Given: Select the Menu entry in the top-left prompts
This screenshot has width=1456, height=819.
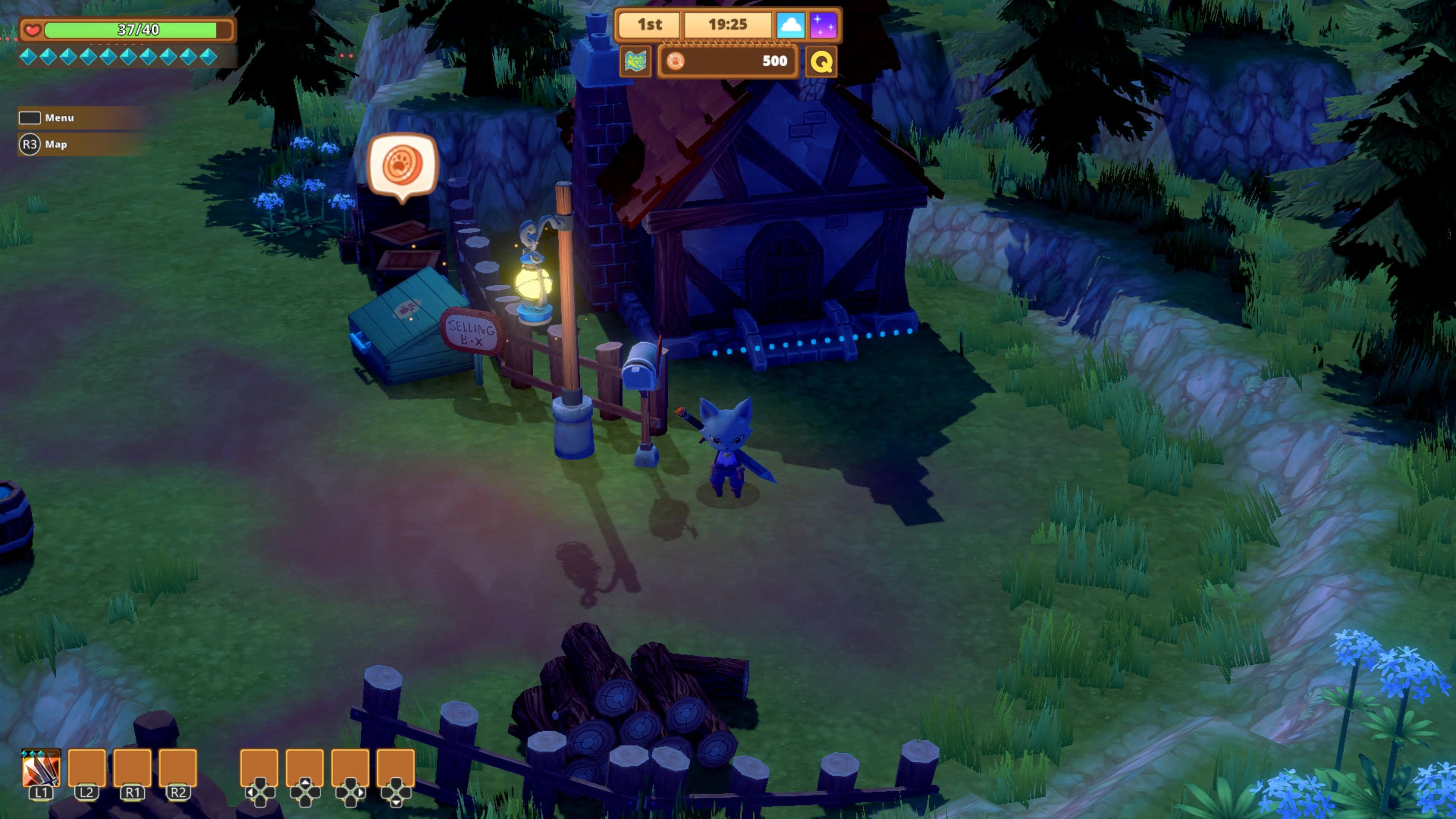Looking at the screenshot, I should pyautogui.click(x=61, y=118).
